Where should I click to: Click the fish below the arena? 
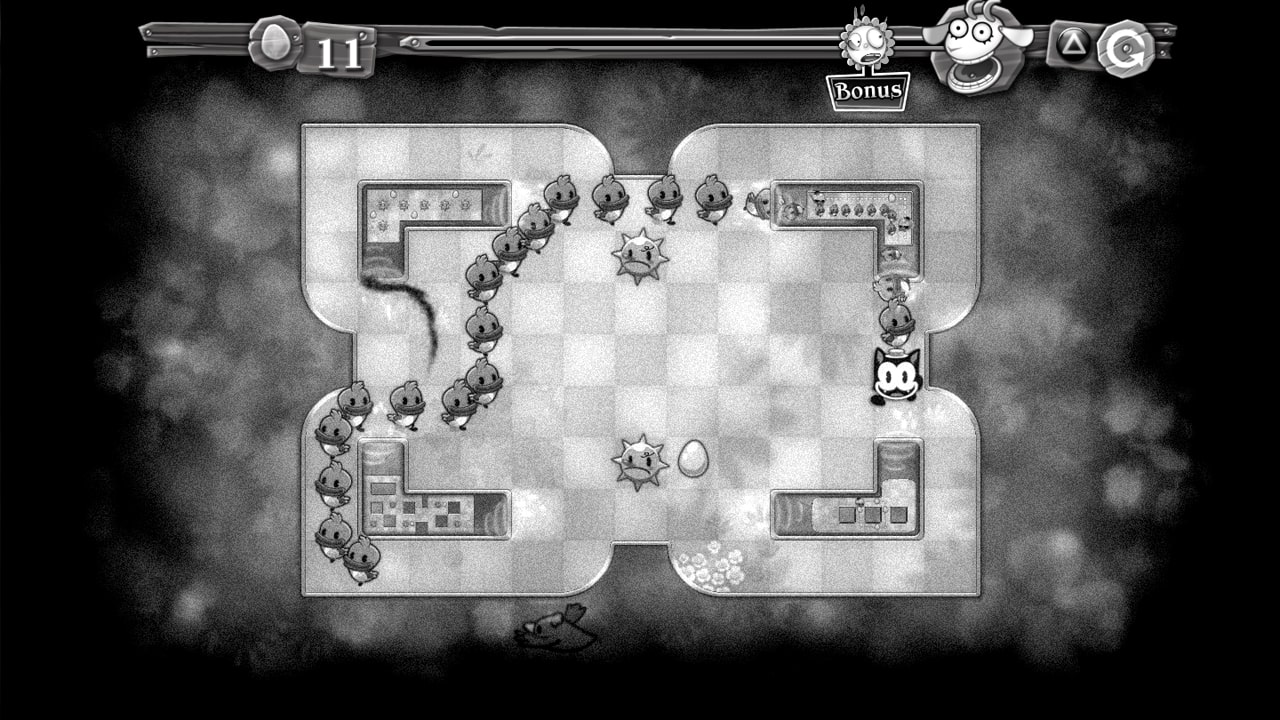point(555,630)
